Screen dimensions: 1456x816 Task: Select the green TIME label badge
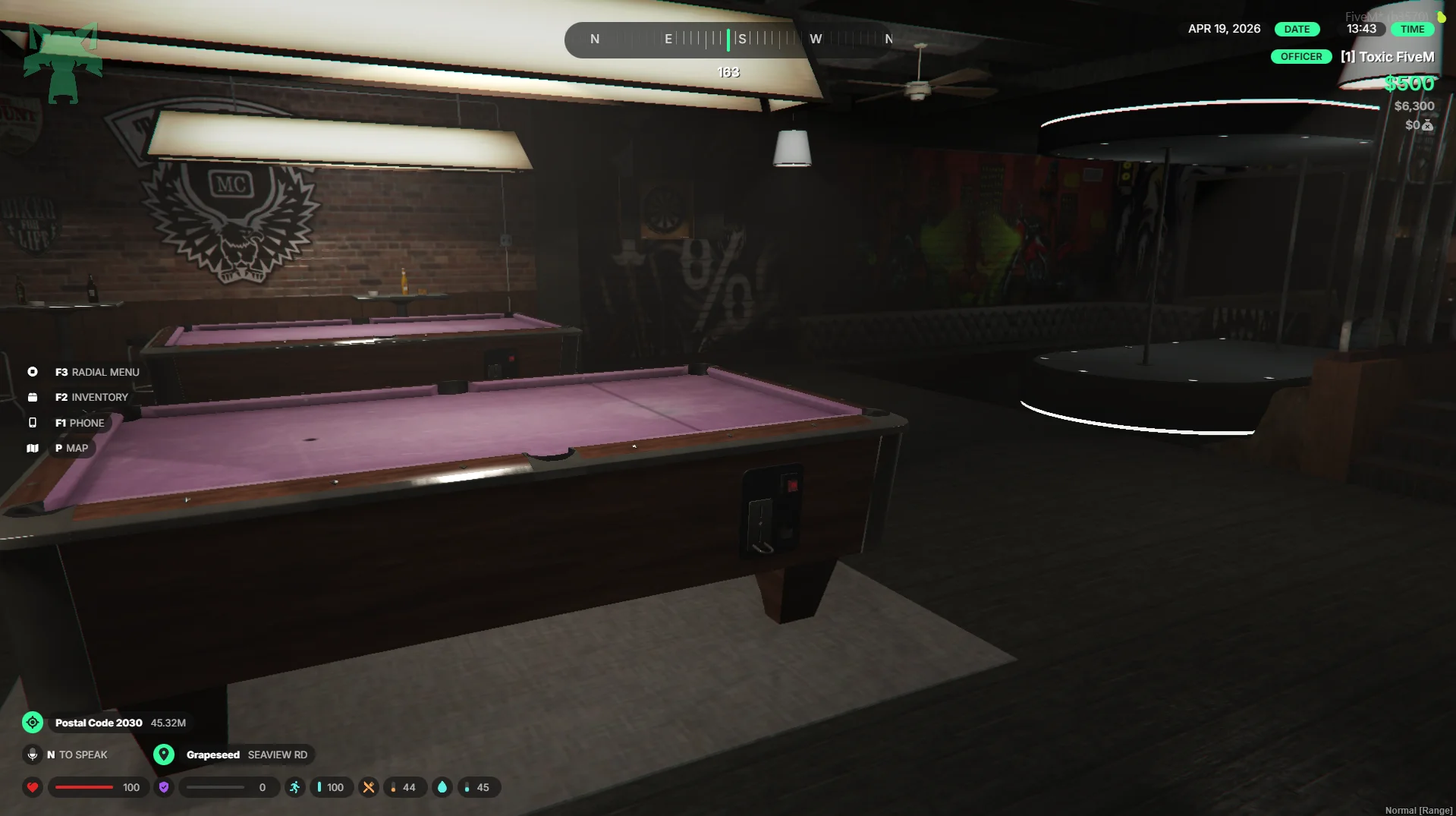pyautogui.click(x=1412, y=30)
